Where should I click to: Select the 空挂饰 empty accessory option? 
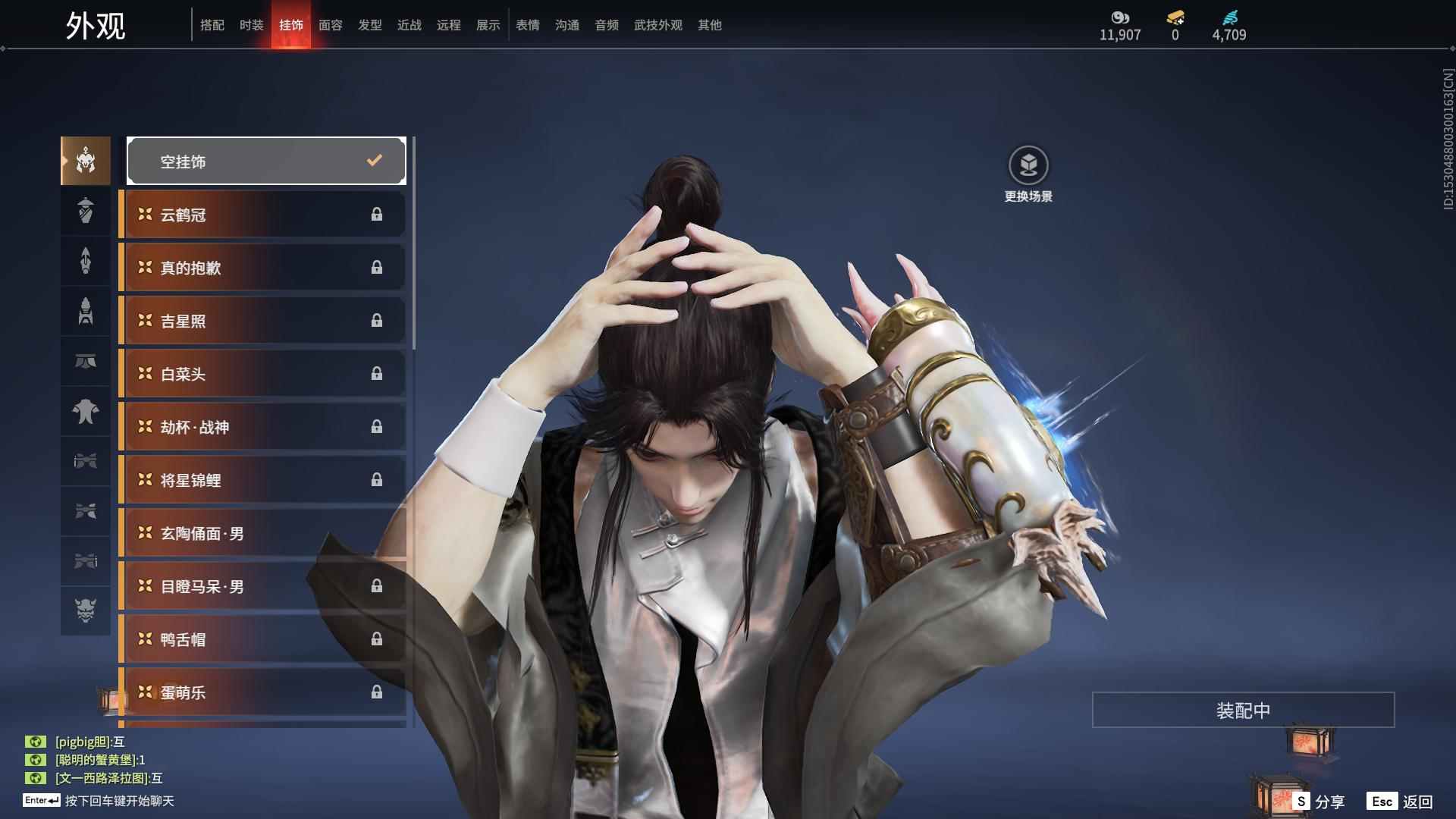point(265,160)
